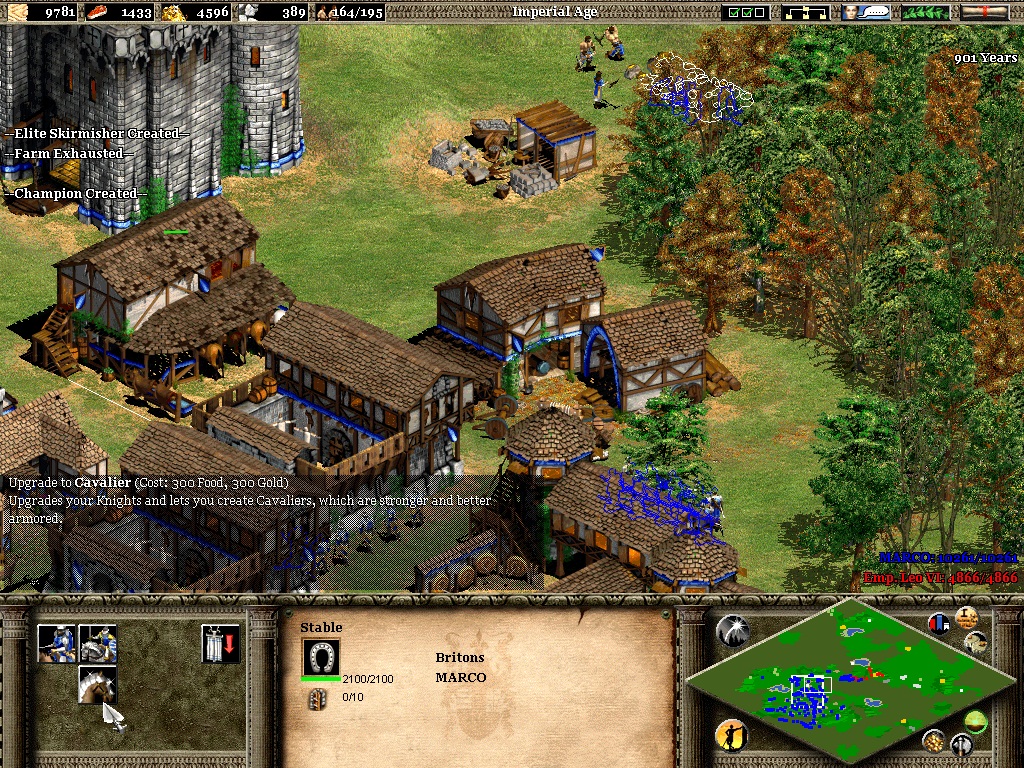
Task: Open the diplomacy laurel button
Action: [925, 12]
